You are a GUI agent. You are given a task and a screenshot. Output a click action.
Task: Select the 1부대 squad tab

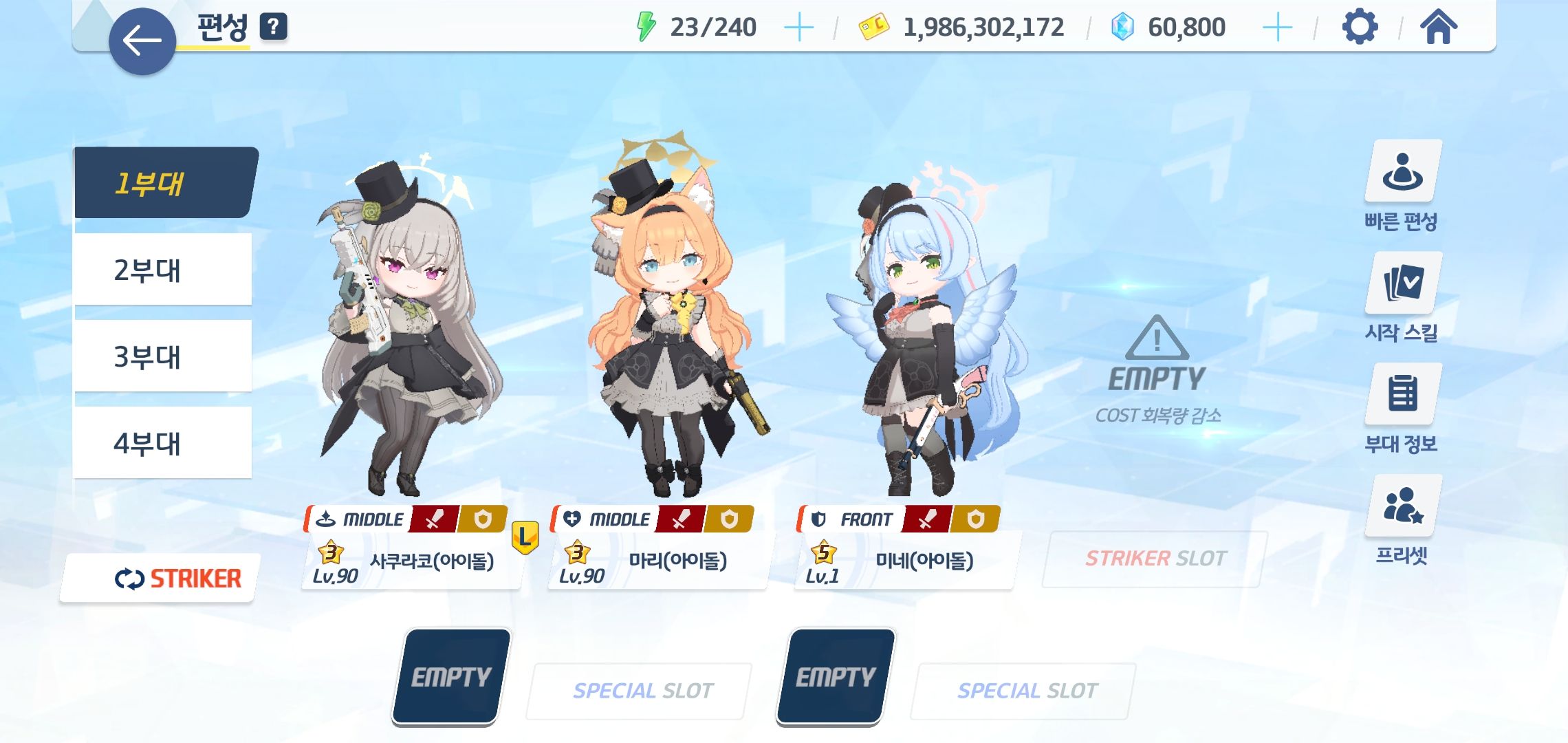[x=164, y=183]
